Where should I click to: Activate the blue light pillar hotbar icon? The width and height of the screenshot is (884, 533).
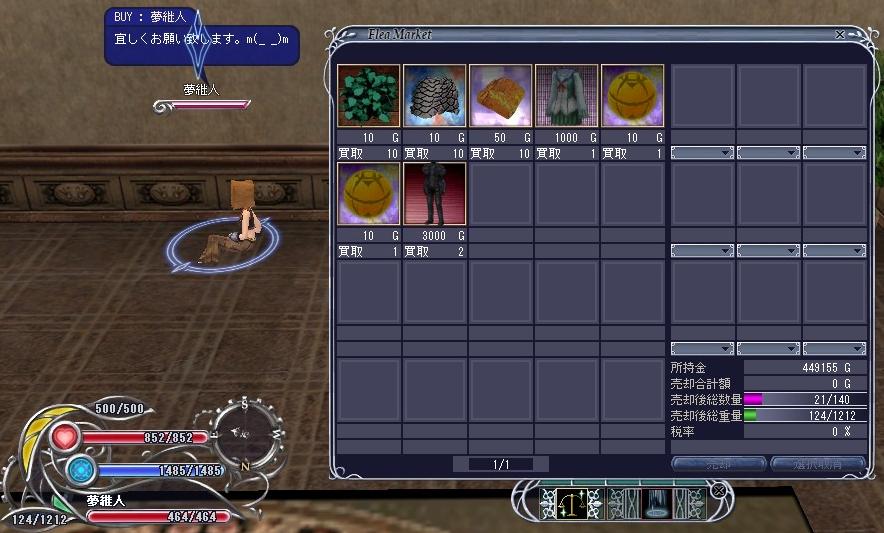point(656,503)
